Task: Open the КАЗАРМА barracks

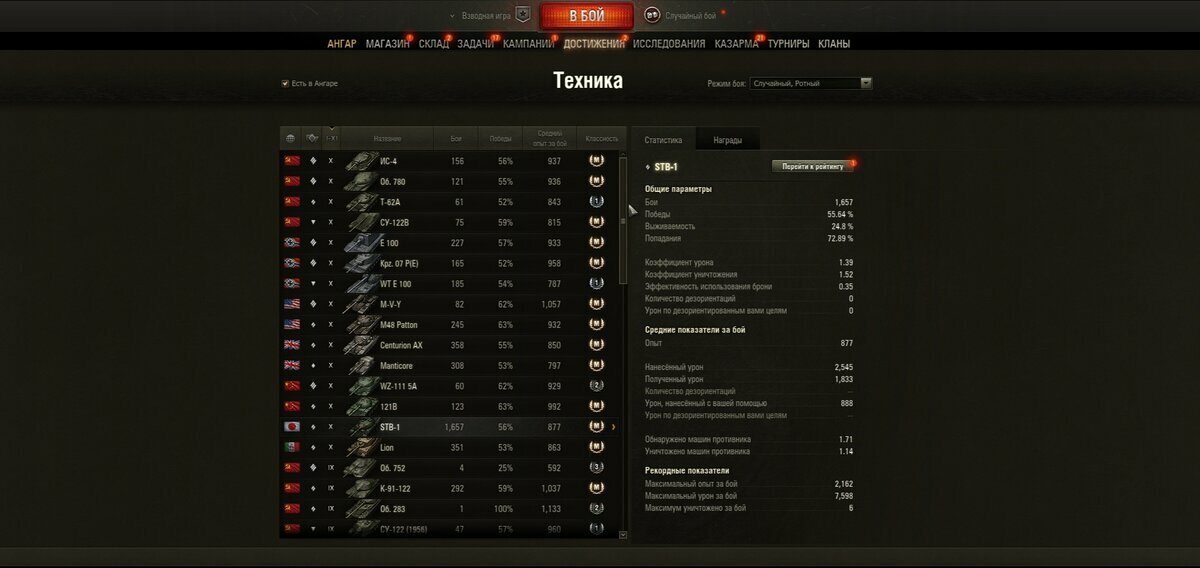Action: click(737, 44)
